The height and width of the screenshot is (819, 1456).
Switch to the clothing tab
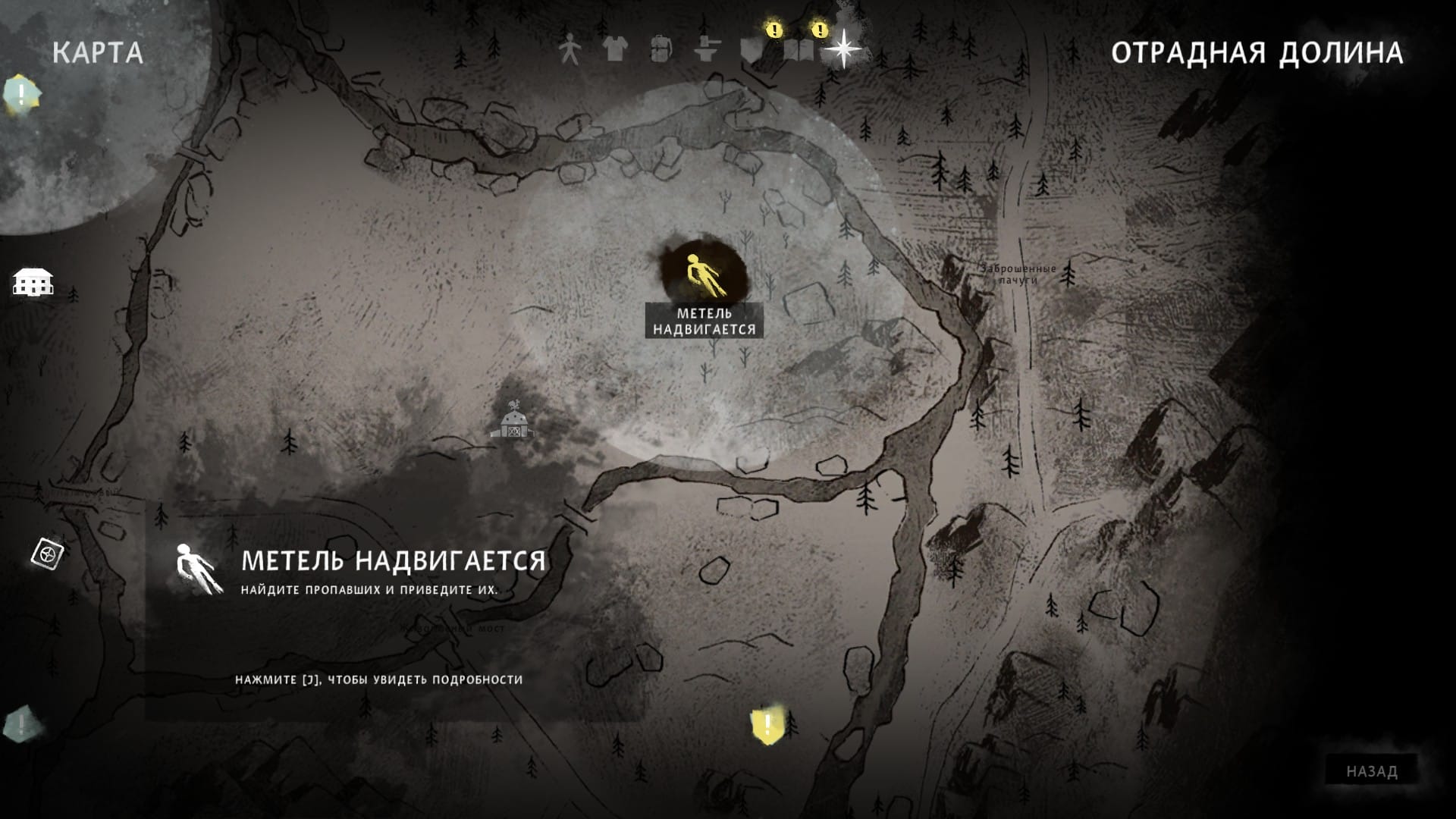(615, 50)
